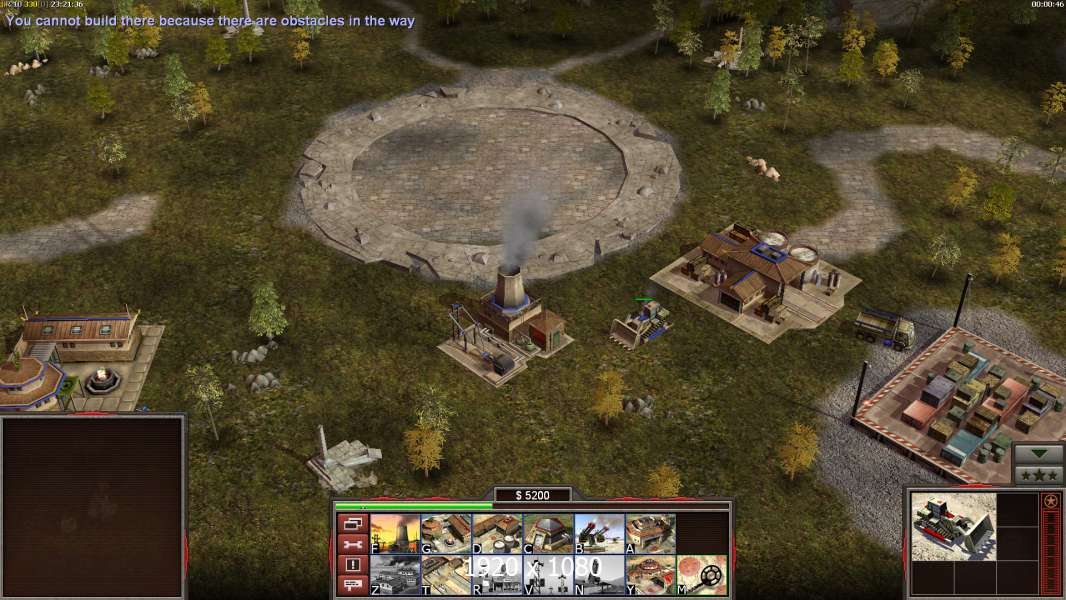The image size is (1066, 600).
Task: Pick the Supply Center build icon (D)
Action: pyautogui.click(x=497, y=533)
